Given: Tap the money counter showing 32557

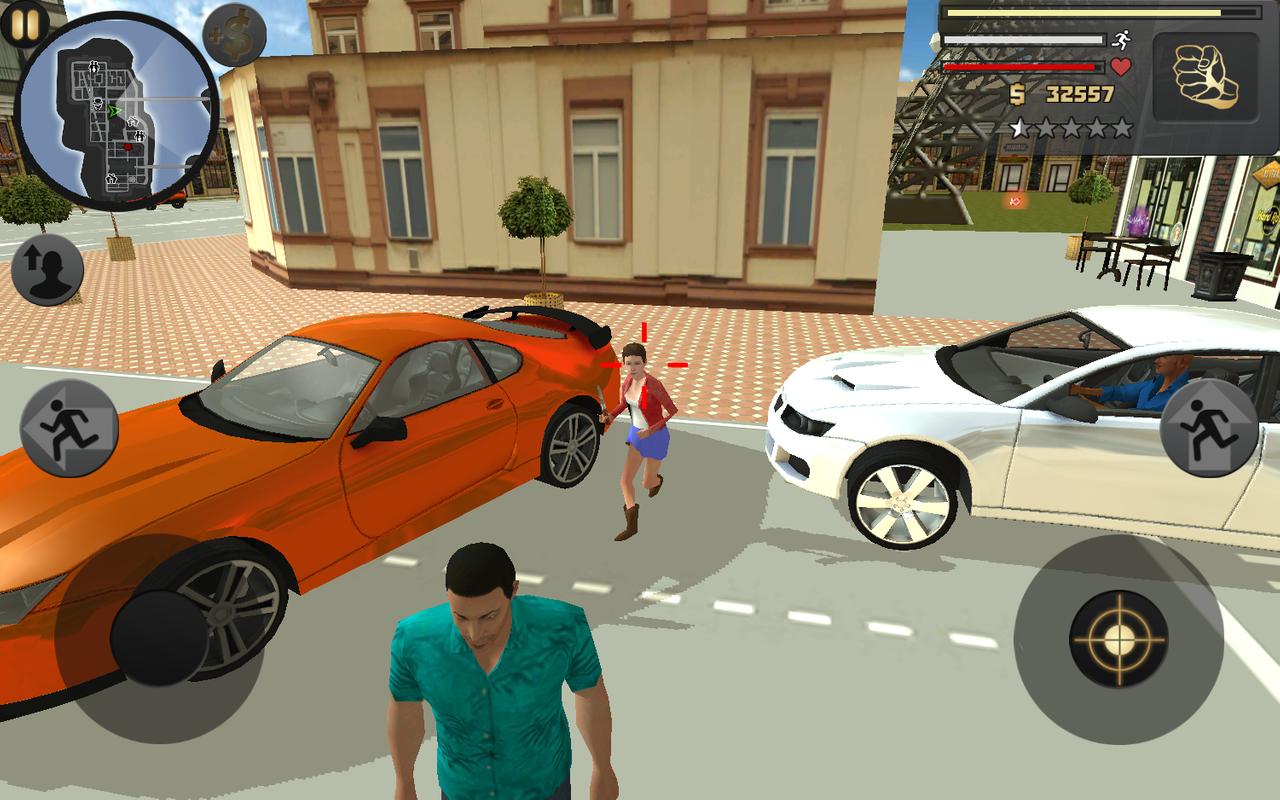Looking at the screenshot, I should pos(1078,93).
